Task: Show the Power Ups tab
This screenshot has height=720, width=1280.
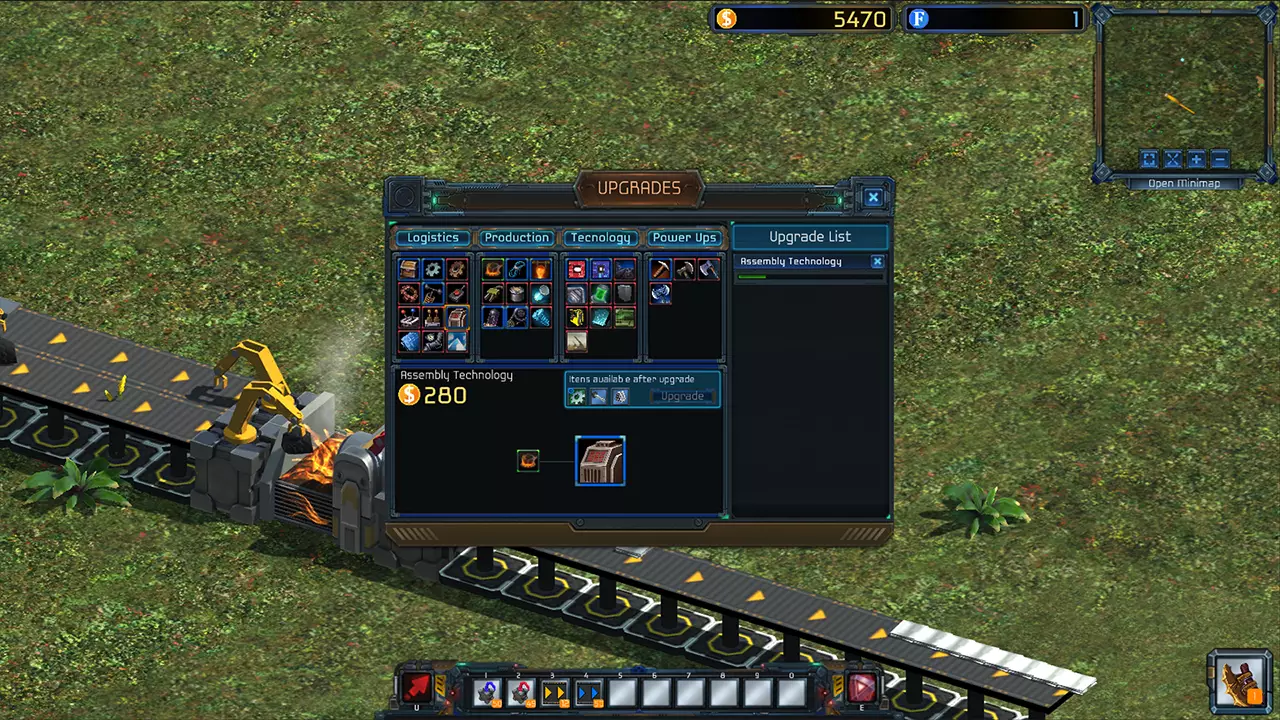Action: coord(684,238)
